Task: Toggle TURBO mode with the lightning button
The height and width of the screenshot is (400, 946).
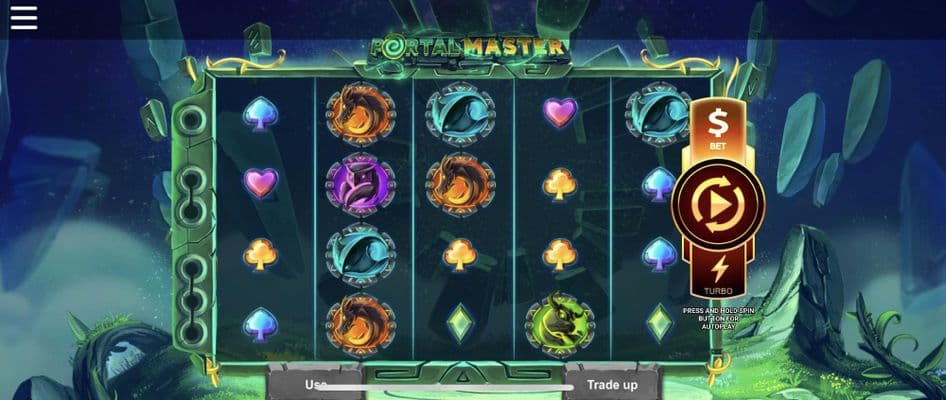Action: [717, 272]
